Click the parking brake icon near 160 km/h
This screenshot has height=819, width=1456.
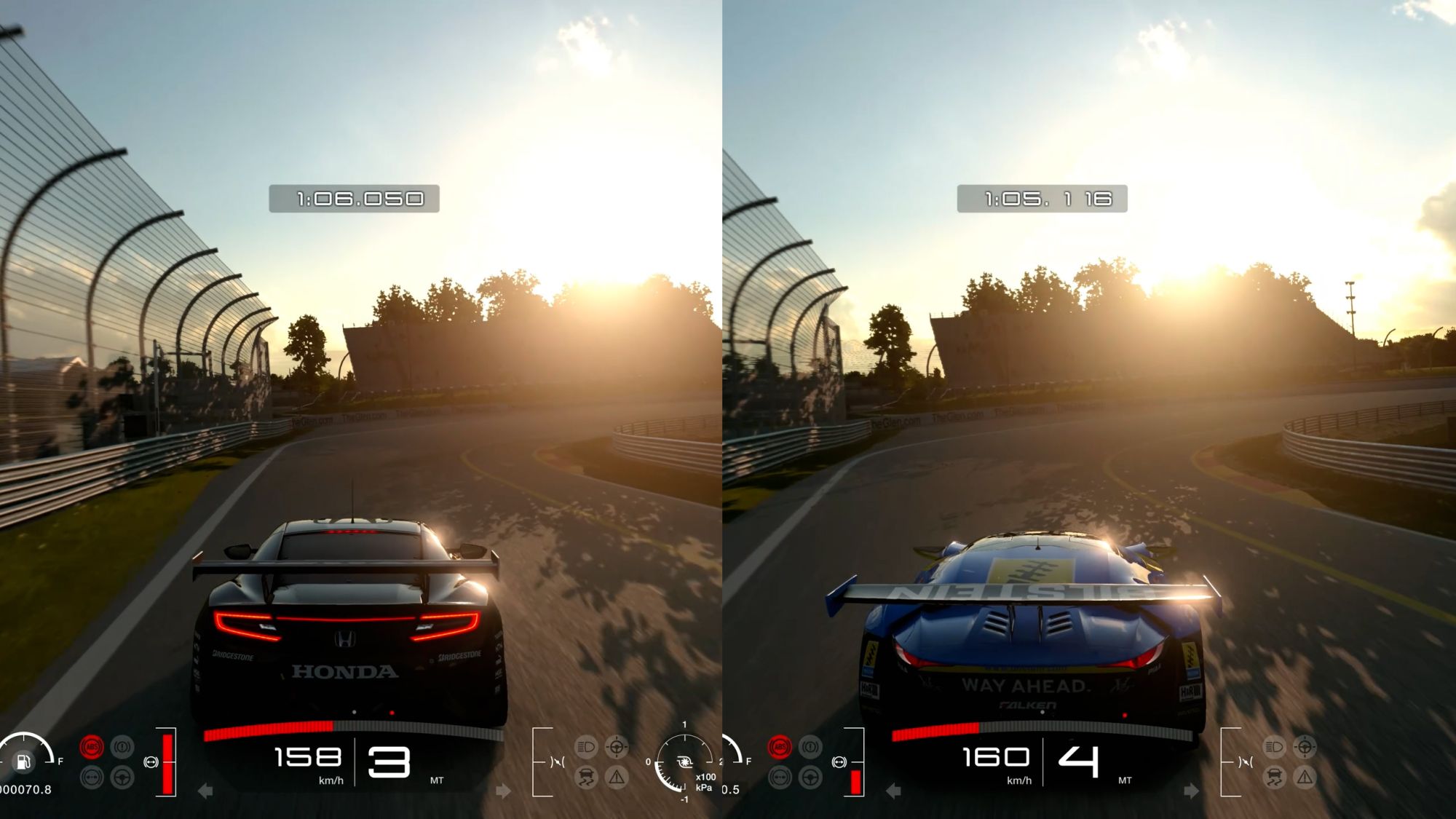point(810,747)
